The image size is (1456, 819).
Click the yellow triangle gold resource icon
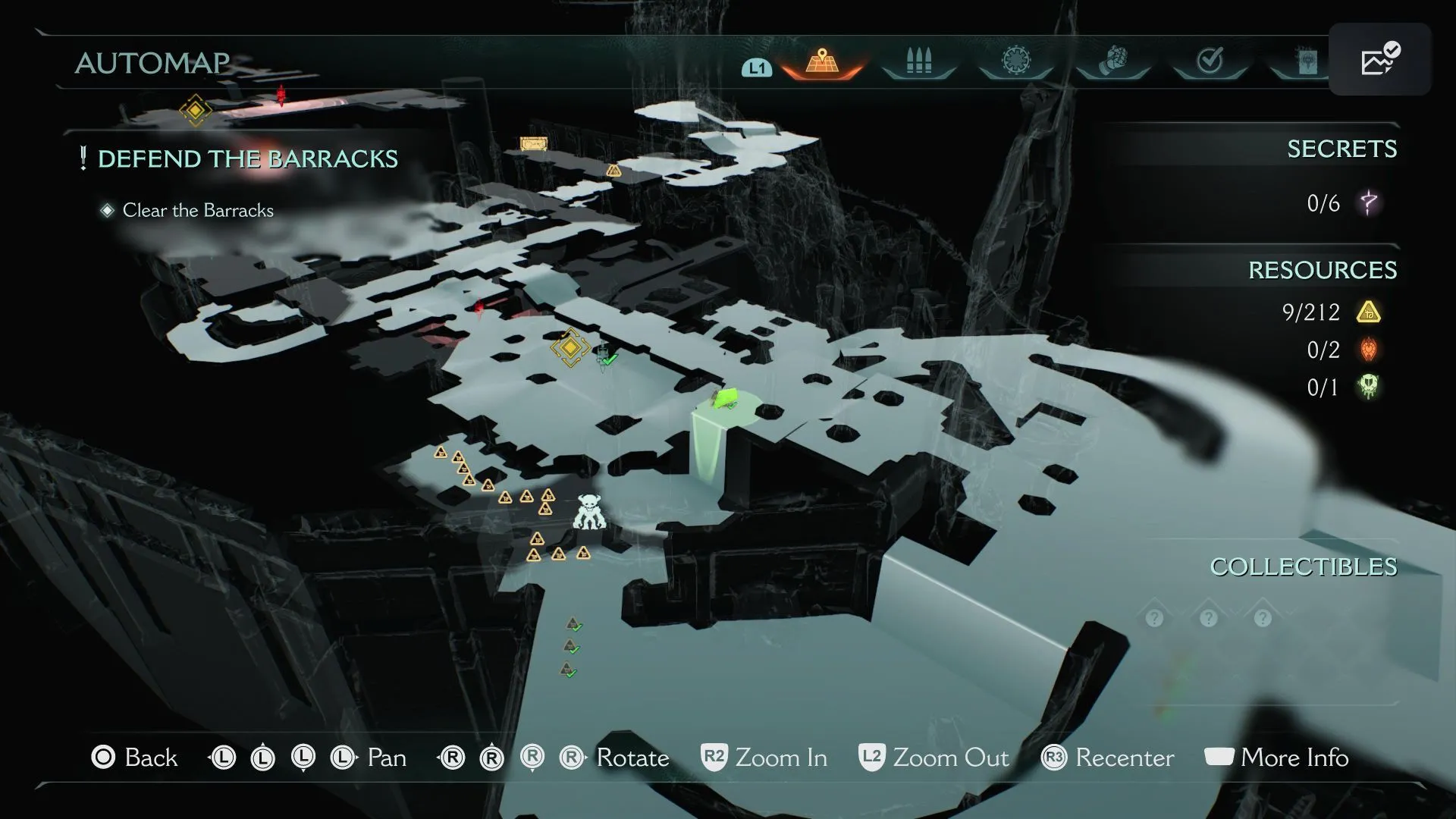[1369, 312]
